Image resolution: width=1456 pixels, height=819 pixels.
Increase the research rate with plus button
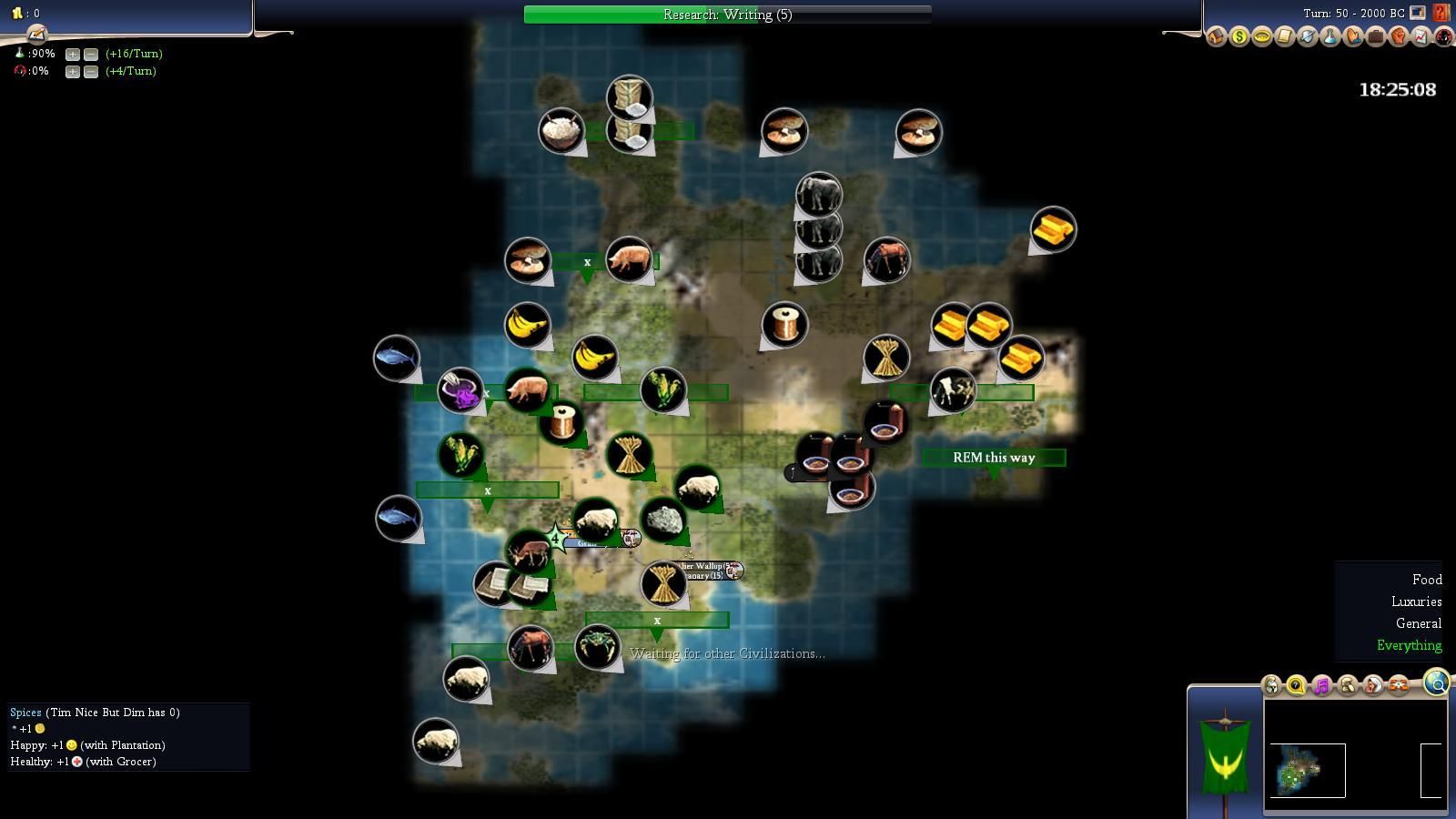(x=73, y=54)
